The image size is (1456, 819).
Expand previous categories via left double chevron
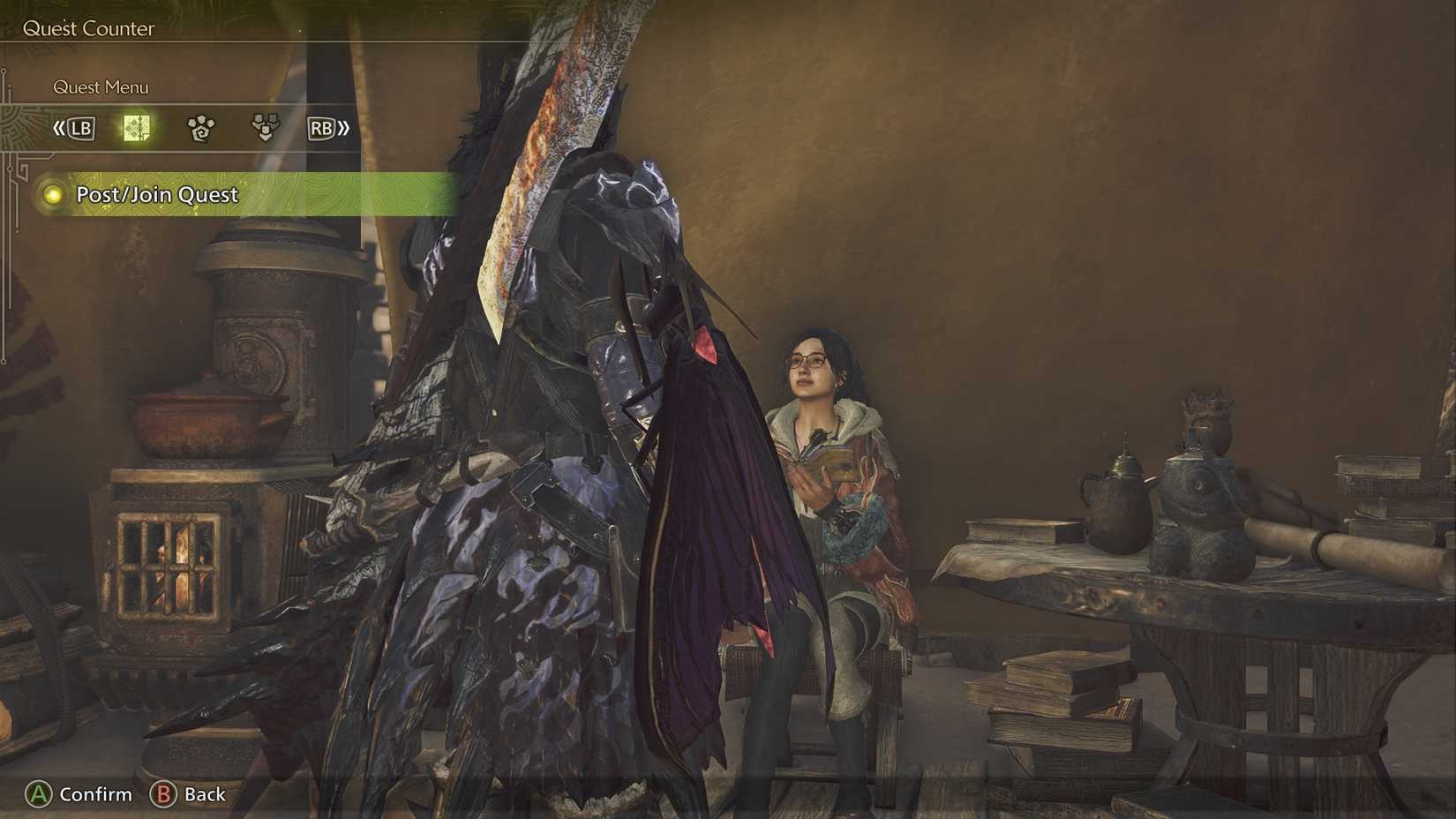pyautogui.click(x=62, y=128)
